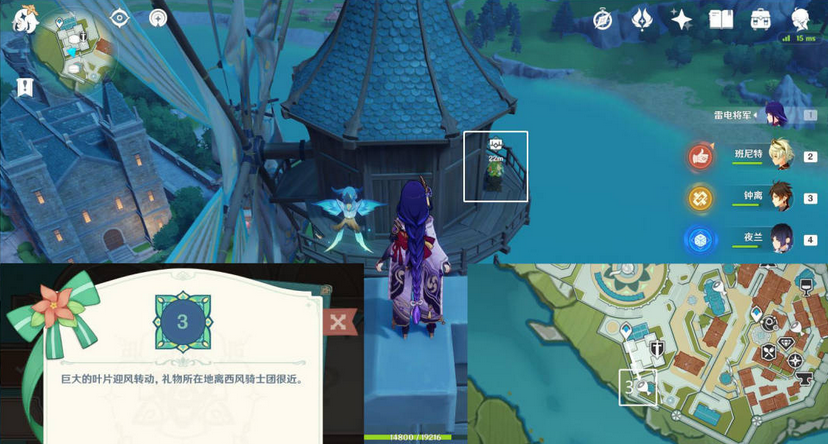The width and height of the screenshot is (828, 444).
Task: Open the winged battle pass icon
Action: coord(642,19)
